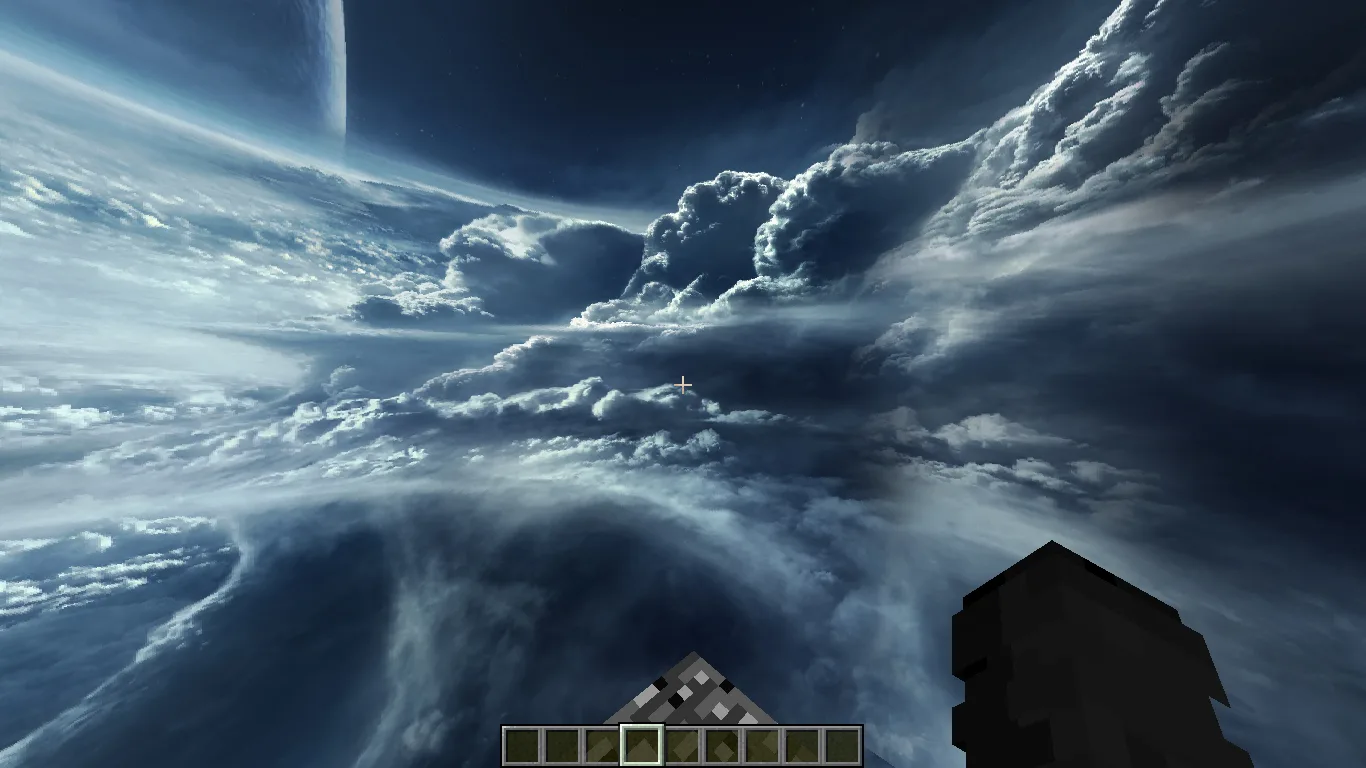Select the eighth hotbar slot
The height and width of the screenshot is (768, 1366).
coord(803,743)
